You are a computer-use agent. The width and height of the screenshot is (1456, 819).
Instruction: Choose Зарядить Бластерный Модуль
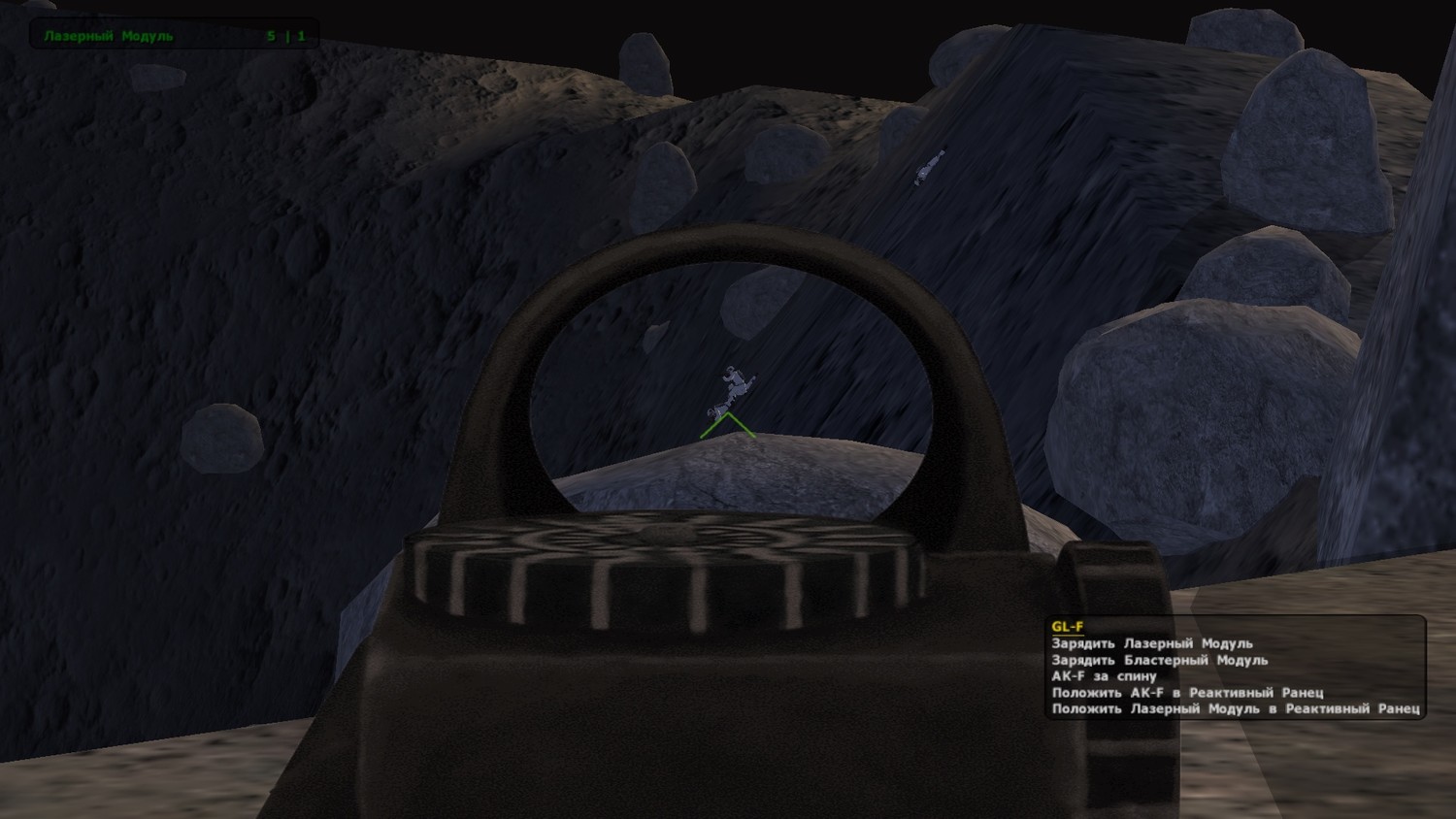(1160, 660)
